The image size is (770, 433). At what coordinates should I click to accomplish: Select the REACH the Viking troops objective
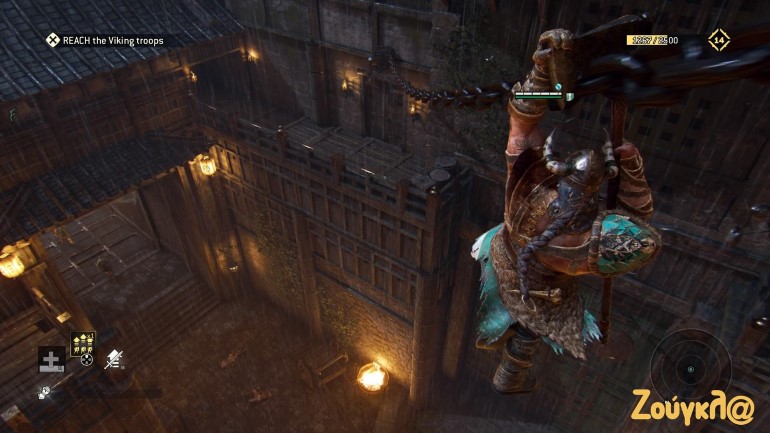104,40
